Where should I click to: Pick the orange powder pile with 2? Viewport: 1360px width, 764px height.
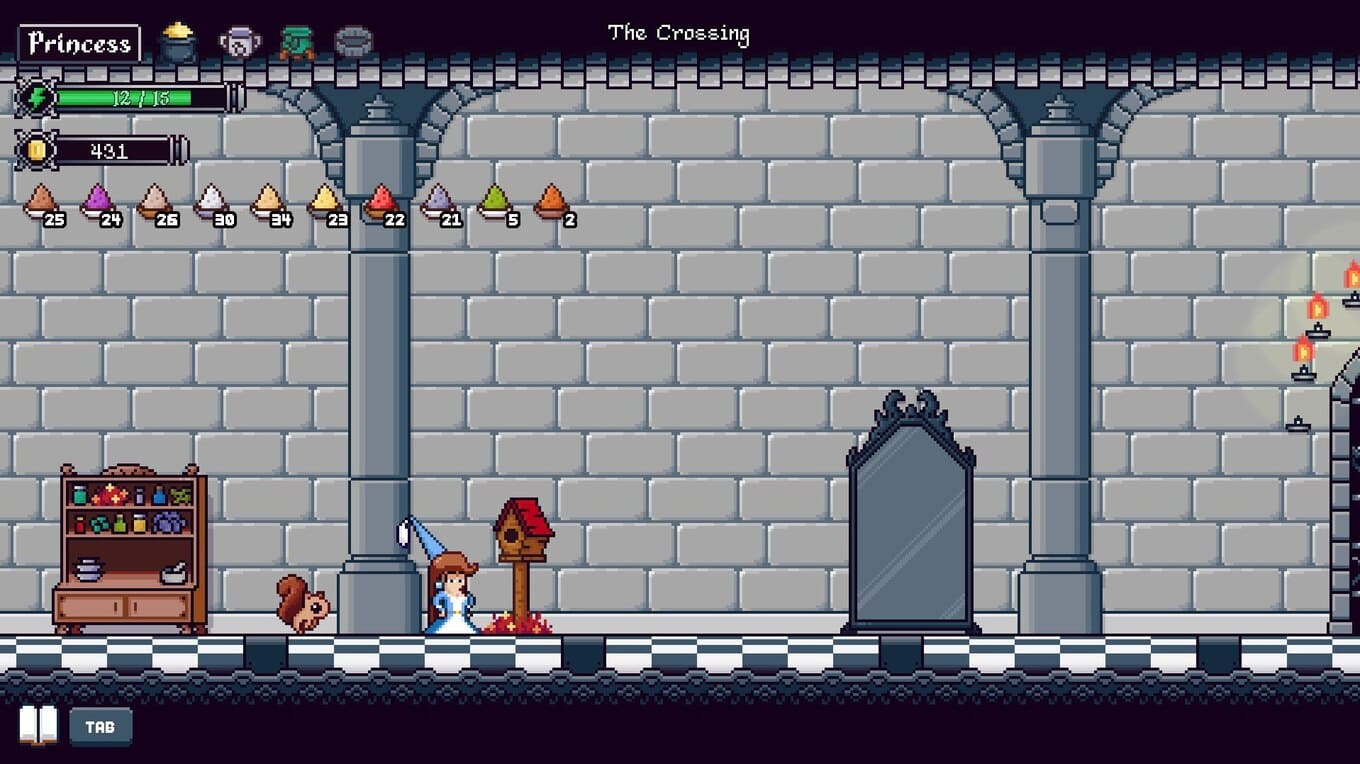click(551, 202)
